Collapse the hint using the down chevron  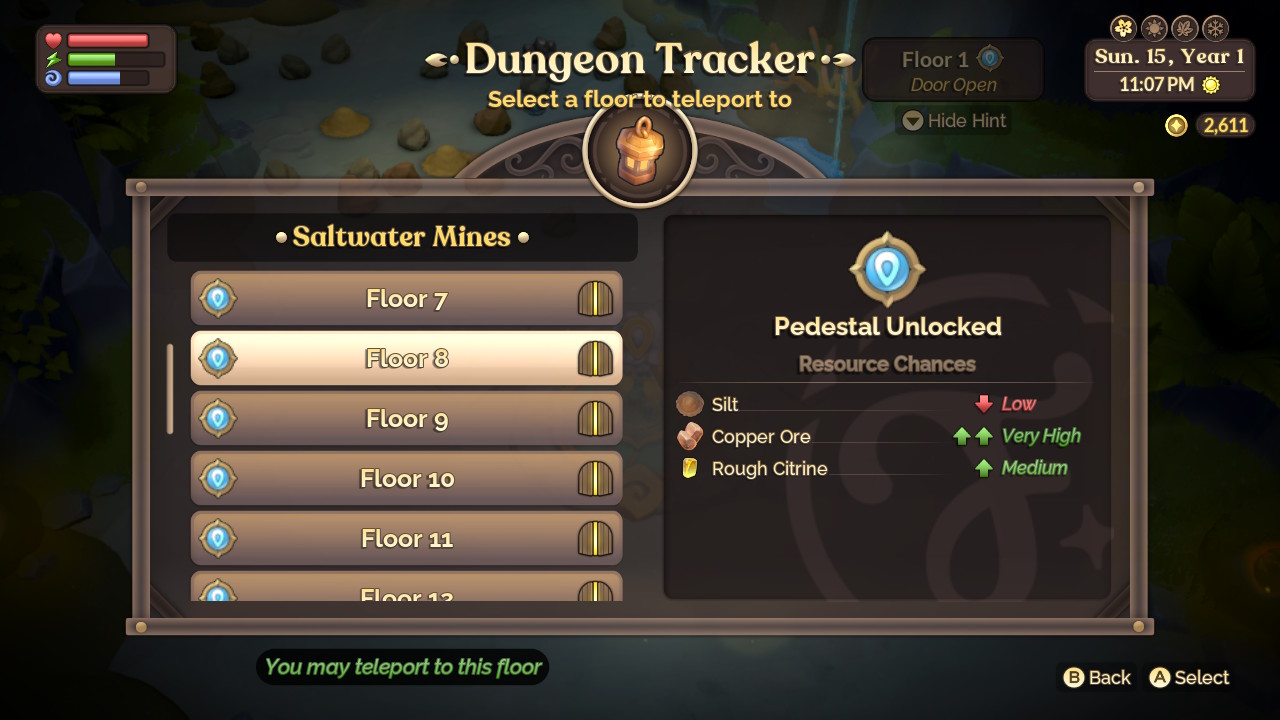[912, 120]
